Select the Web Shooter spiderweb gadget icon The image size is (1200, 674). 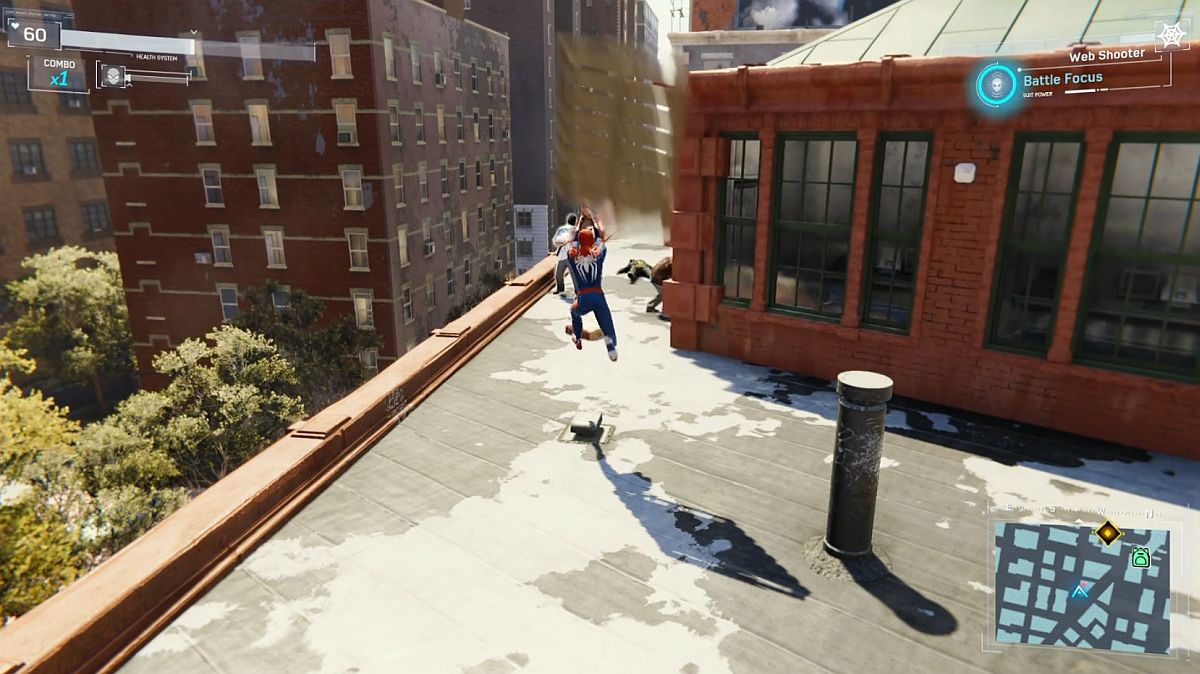click(x=1171, y=36)
